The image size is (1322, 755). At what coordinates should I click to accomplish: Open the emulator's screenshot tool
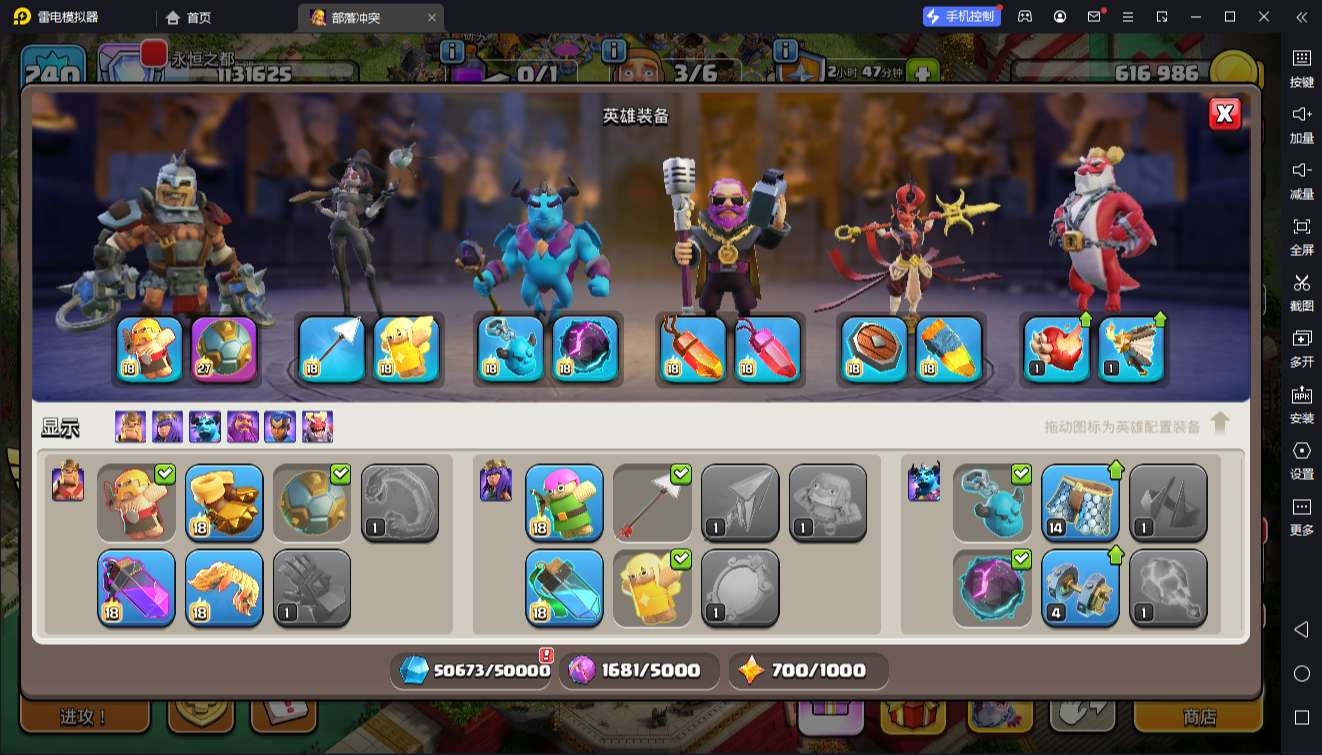(x=1301, y=290)
